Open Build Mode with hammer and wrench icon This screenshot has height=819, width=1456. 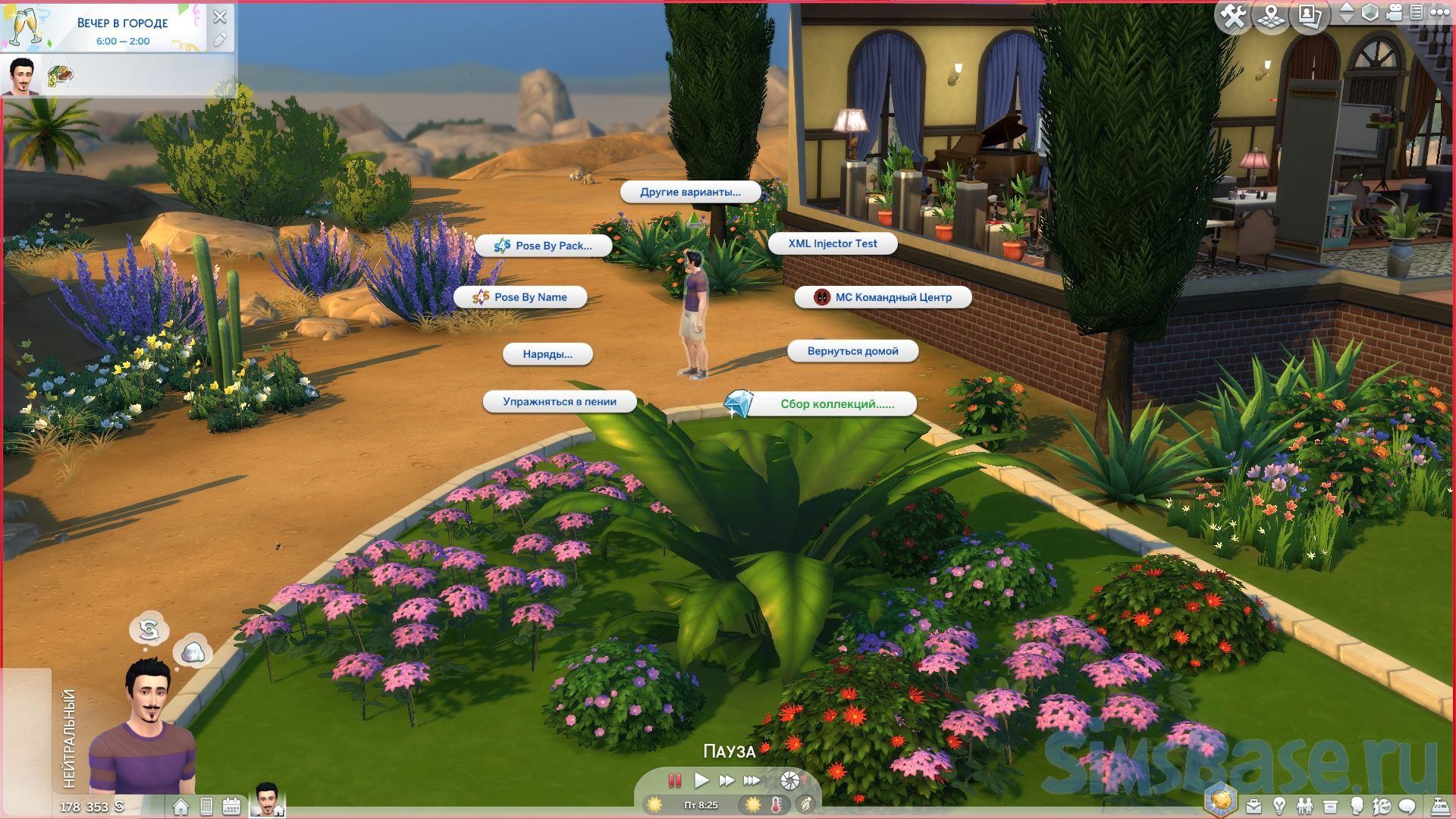coord(1233,16)
